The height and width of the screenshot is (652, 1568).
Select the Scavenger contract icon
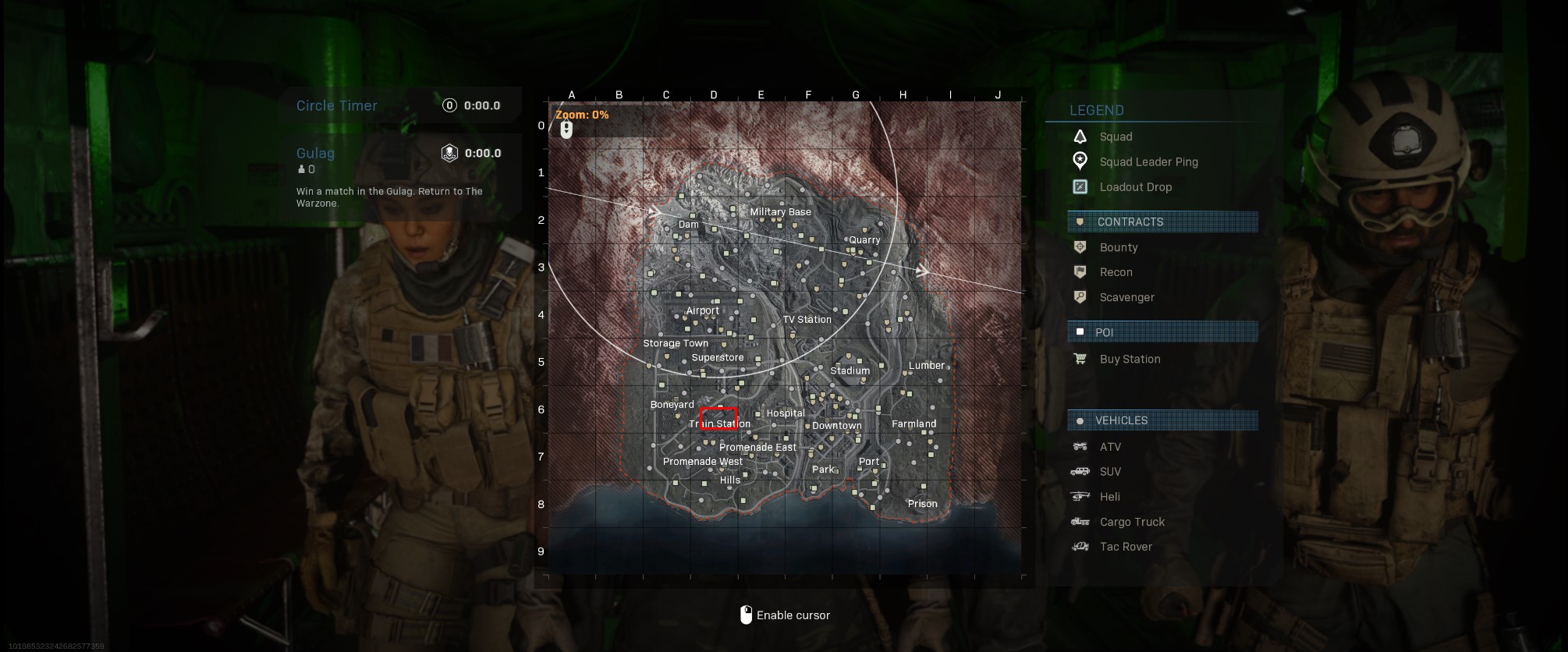[1080, 297]
